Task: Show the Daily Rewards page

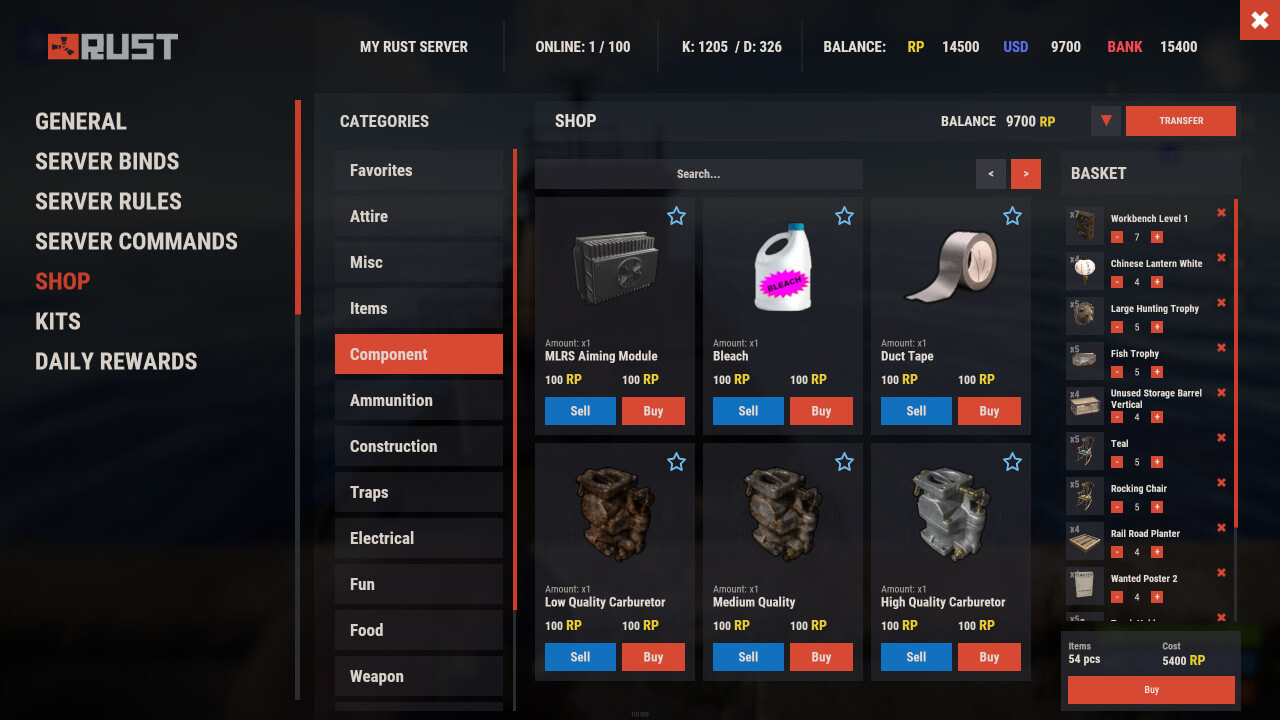Action: (x=116, y=362)
